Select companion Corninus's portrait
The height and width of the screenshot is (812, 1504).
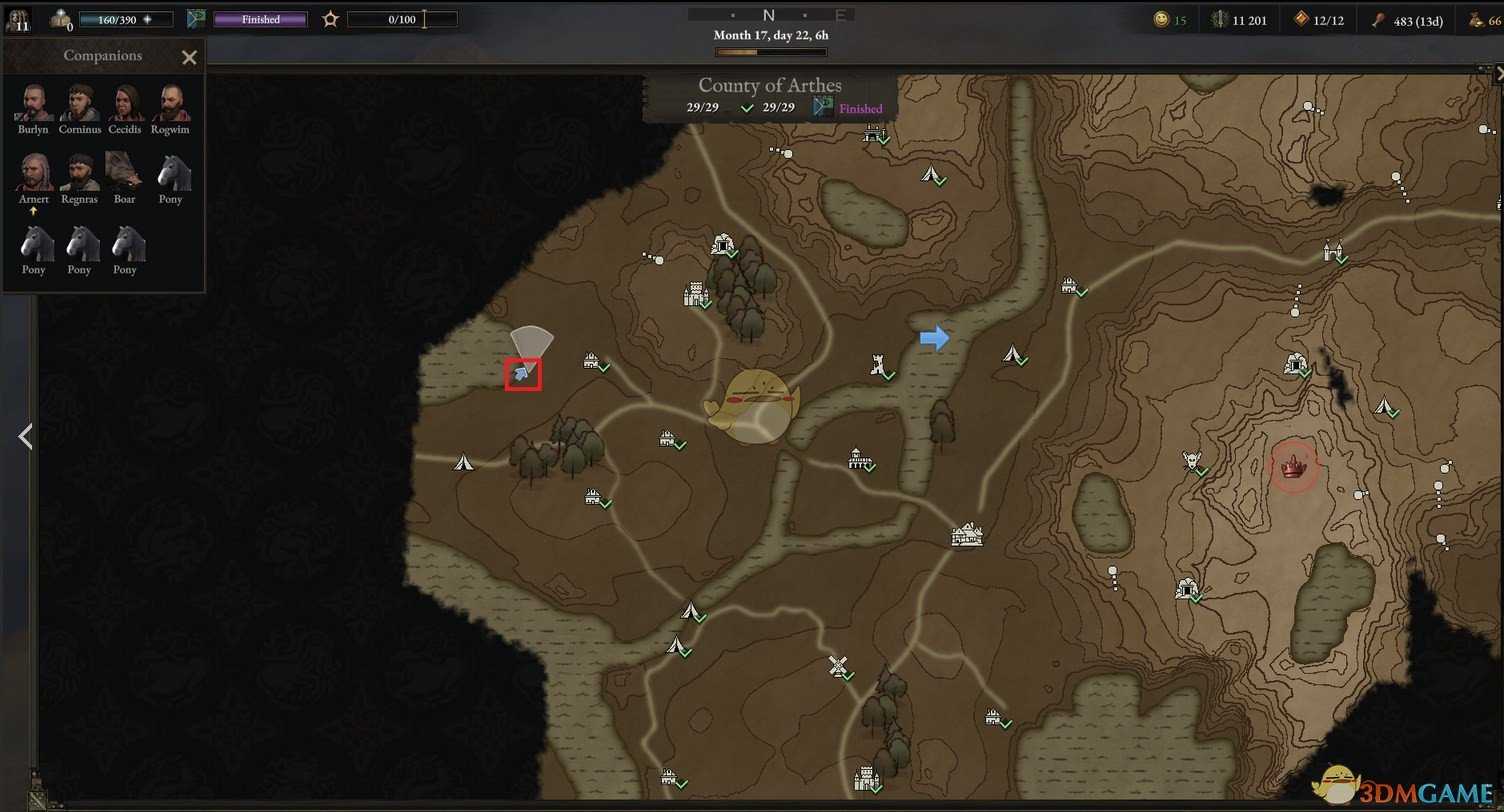[x=79, y=102]
